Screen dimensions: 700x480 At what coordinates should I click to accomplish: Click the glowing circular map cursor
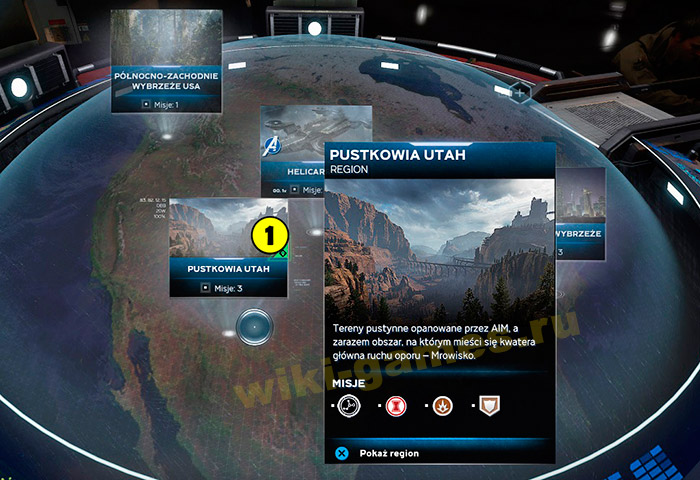click(255, 325)
